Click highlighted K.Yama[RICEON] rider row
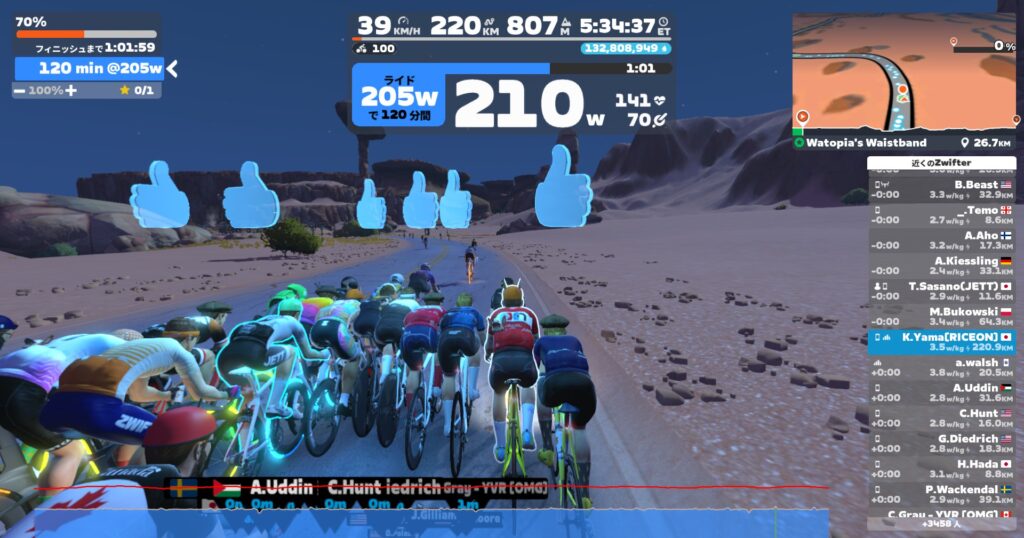The height and width of the screenshot is (538, 1024). tap(942, 343)
